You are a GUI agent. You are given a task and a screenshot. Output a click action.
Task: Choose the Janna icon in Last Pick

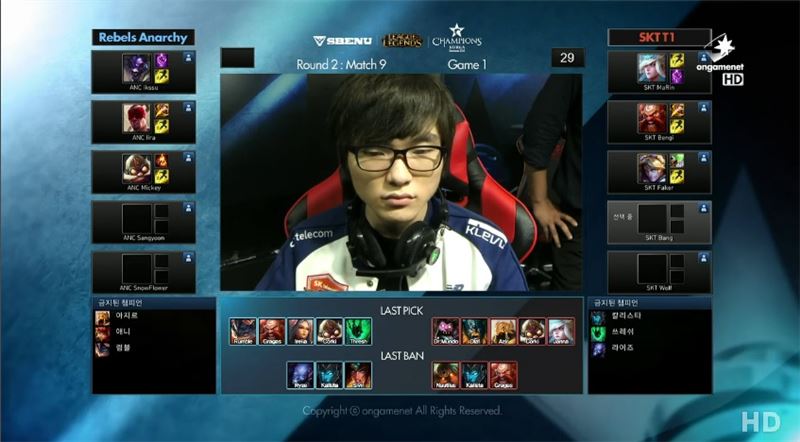[x=561, y=332]
